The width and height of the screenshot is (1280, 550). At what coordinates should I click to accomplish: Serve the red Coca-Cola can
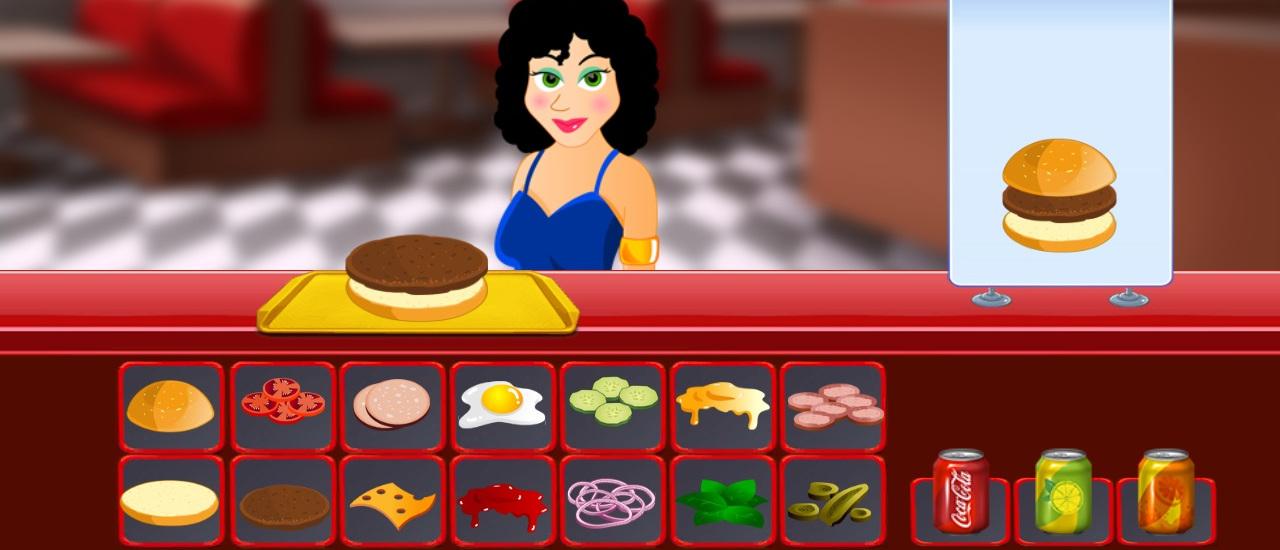[x=961, y=492]
